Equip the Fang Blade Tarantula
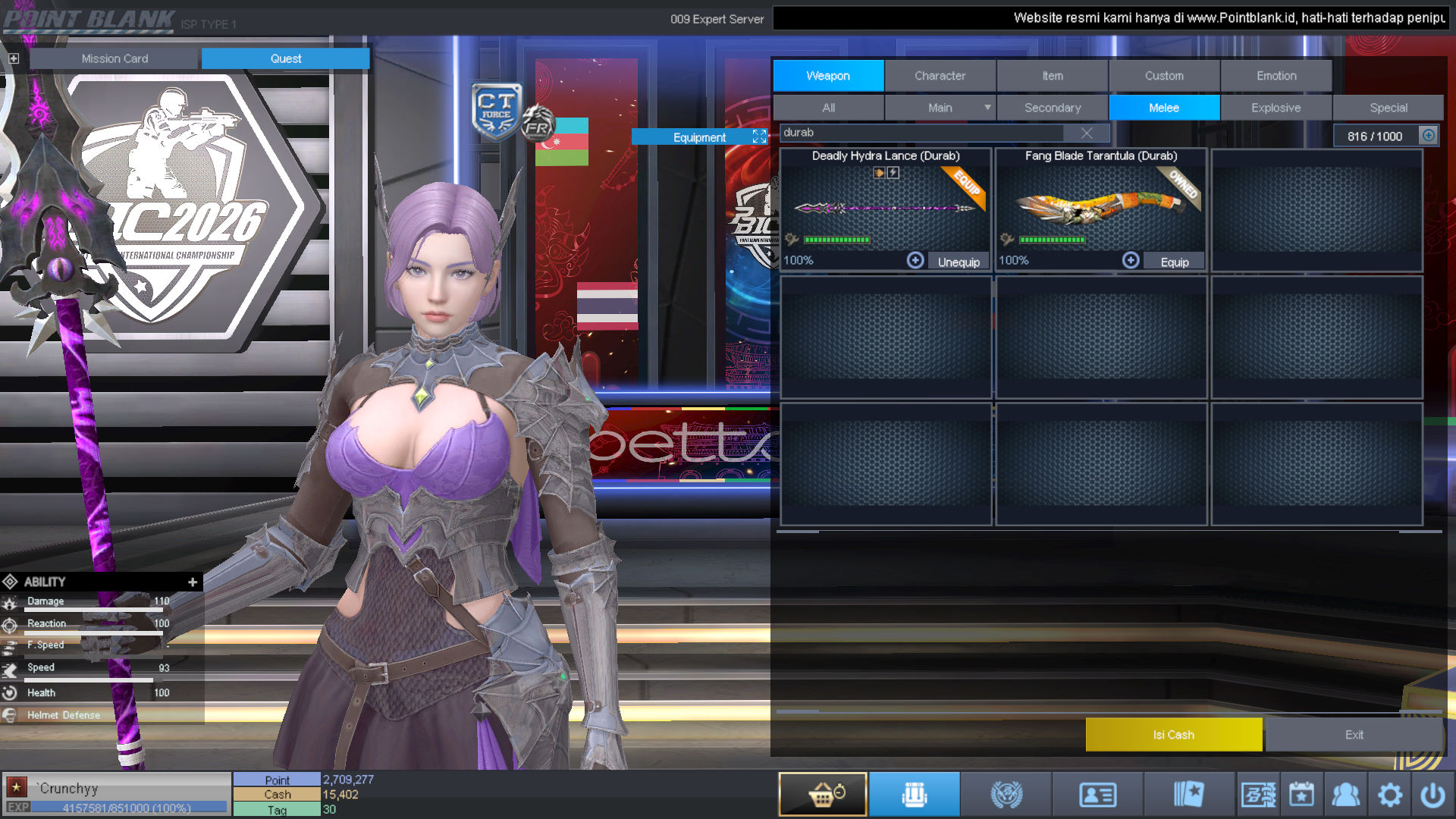Screen dimensions: 1456x819 point(1174,262)
